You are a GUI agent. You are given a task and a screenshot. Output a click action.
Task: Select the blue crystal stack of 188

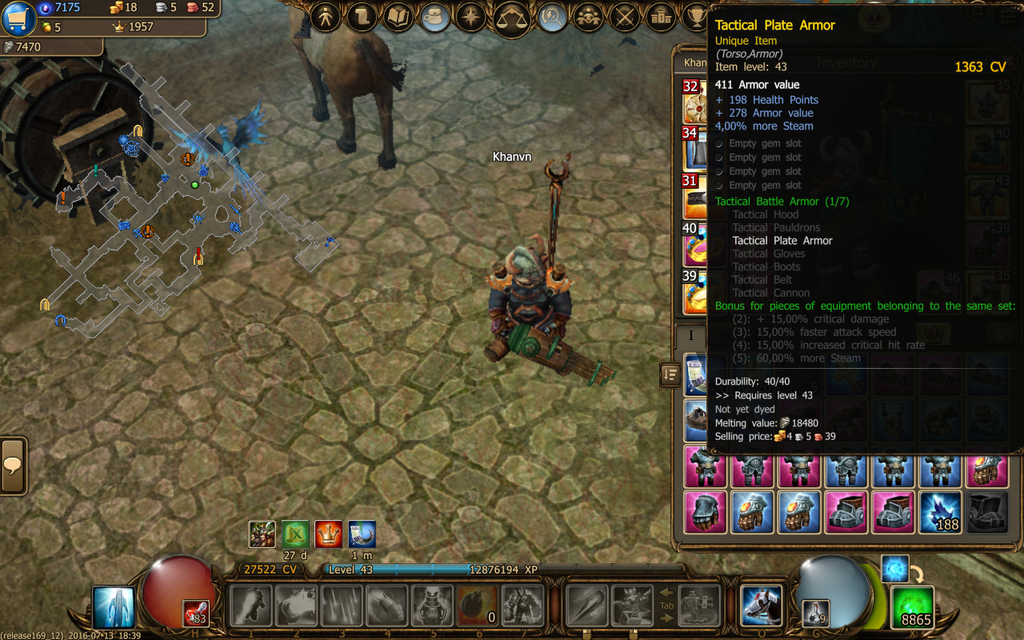tap(940, 511)
